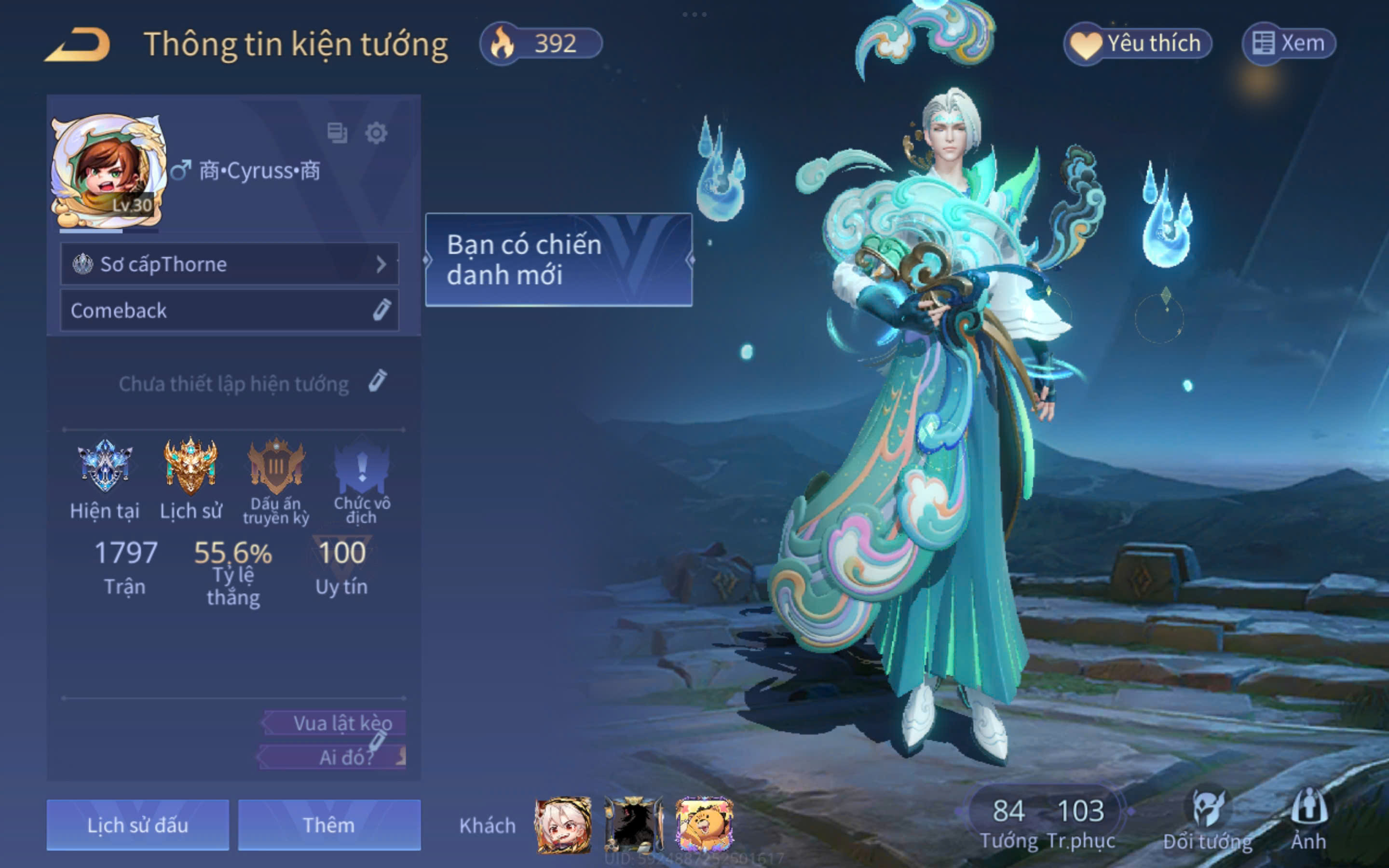Go back using the gold arrow
1389x868 pixels.
(x=78, y=44)
